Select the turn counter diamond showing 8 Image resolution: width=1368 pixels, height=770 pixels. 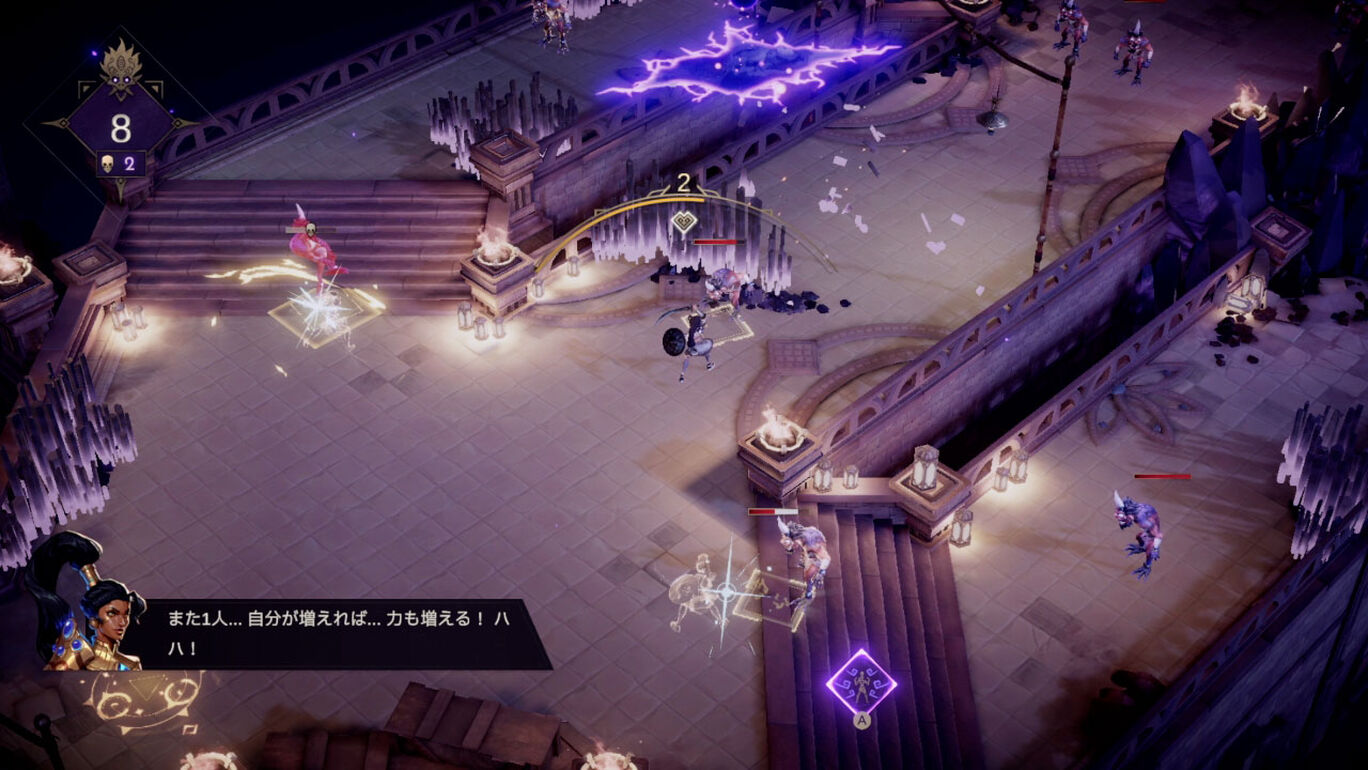coord(121,128)
